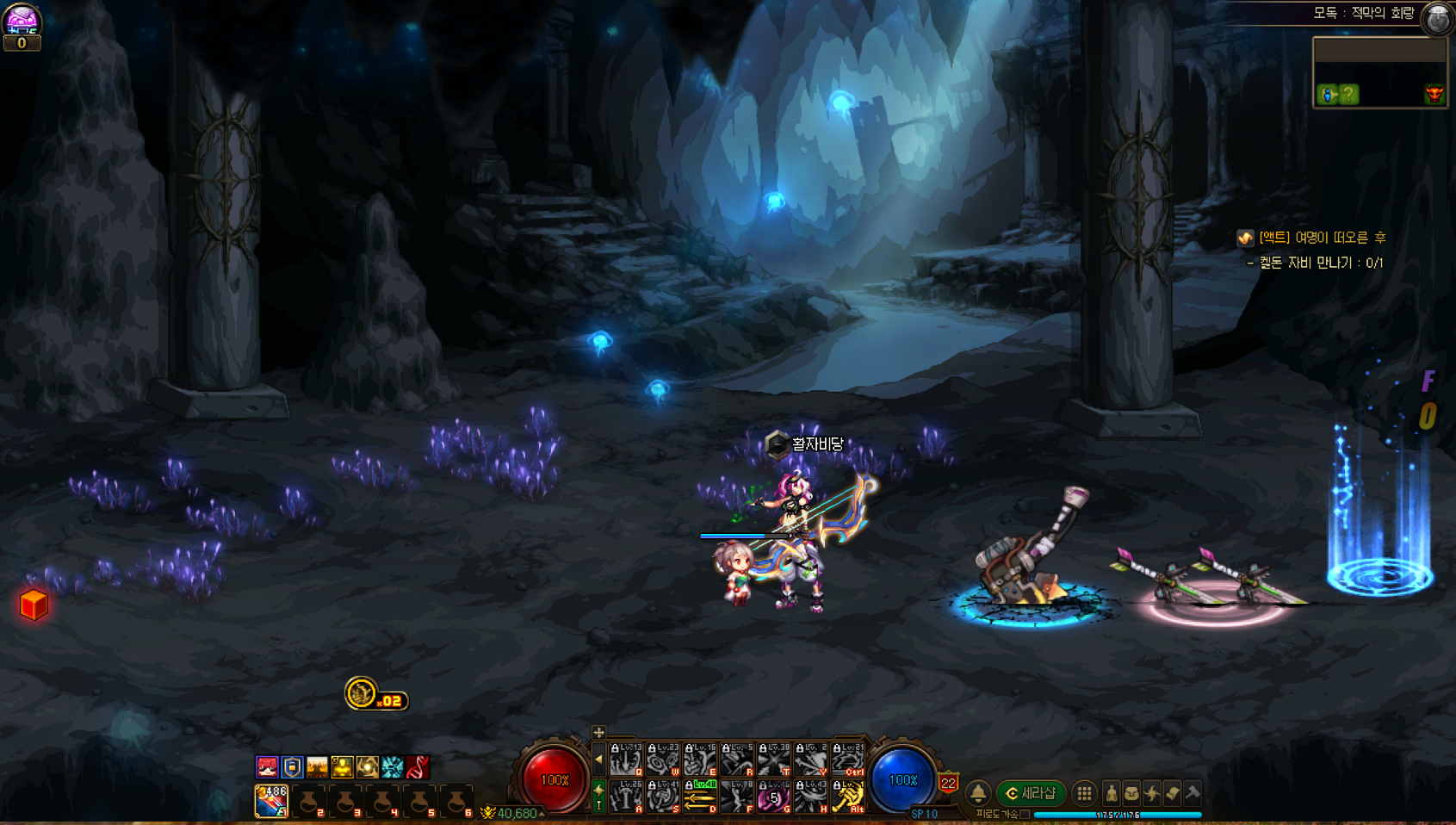Click the gold coin x02 token icon
This screenshot has width=1456, height=825.
[361, 693]
